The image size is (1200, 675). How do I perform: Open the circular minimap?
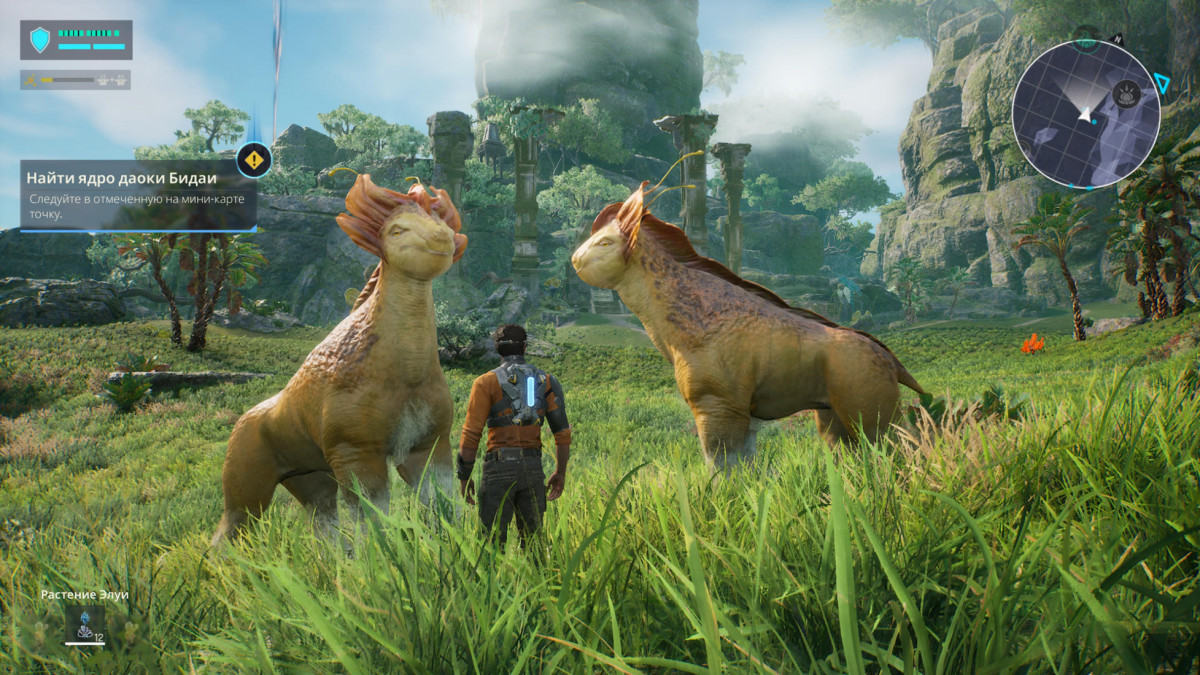click(x=1085, y=113)
